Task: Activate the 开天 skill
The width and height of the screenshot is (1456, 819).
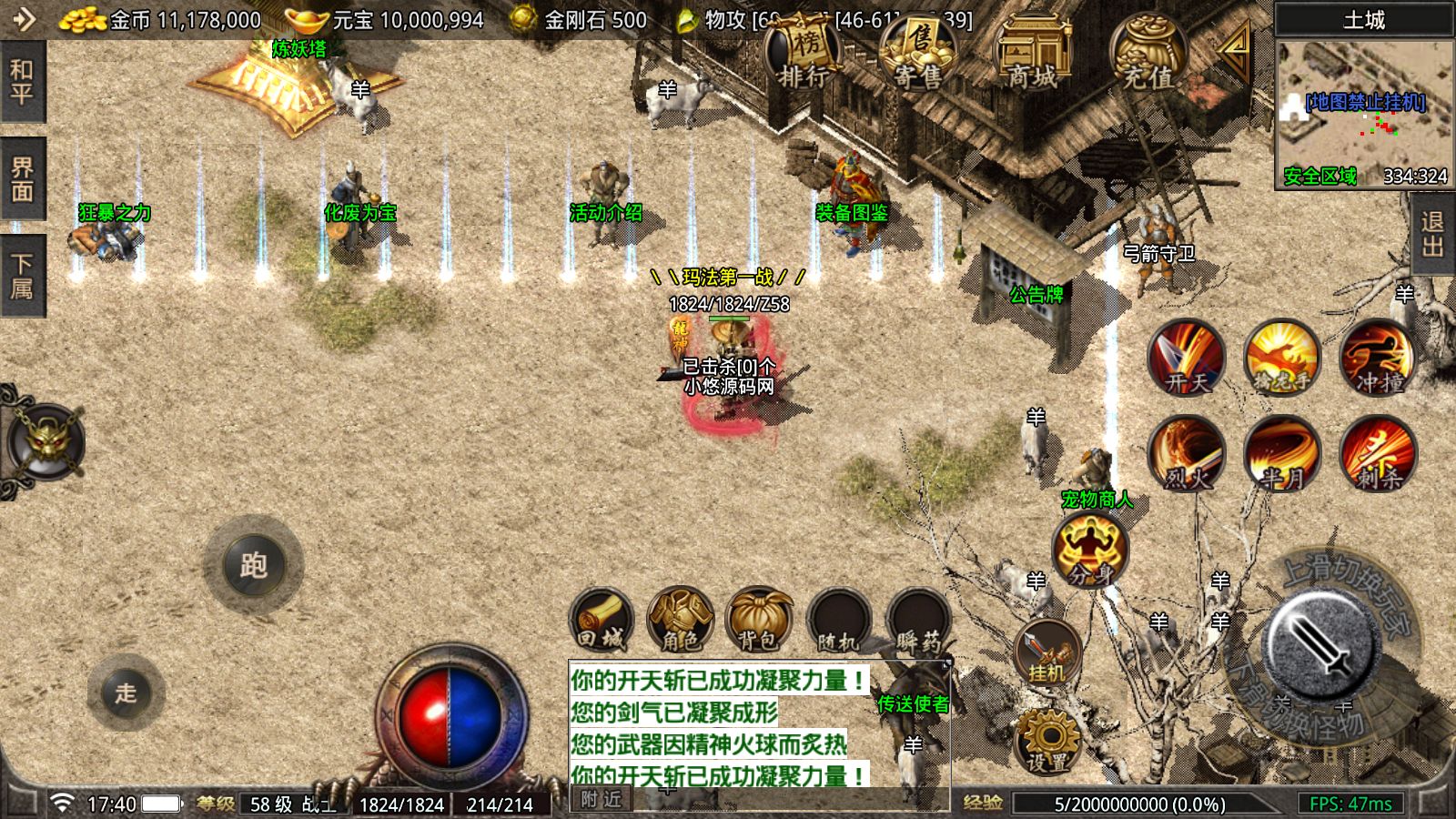Action: pos(1186,357)
